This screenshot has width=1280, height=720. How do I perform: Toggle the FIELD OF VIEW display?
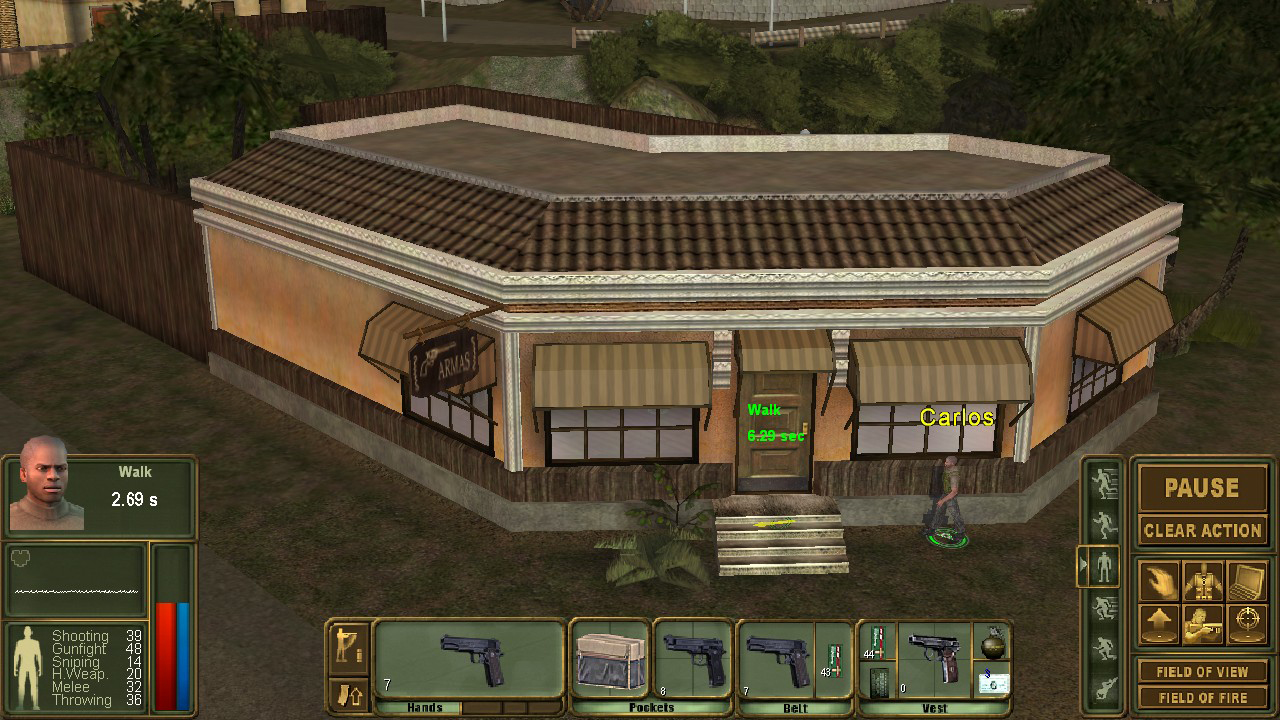(1202, 672)
